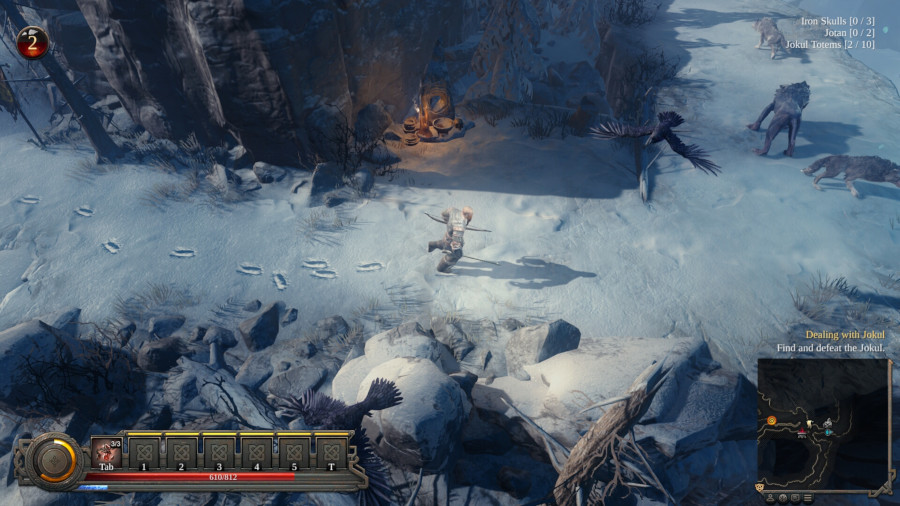Open the character button below the minimap
Image resolution: width=900 pixels, height=506 pixels.
(771, 497)
